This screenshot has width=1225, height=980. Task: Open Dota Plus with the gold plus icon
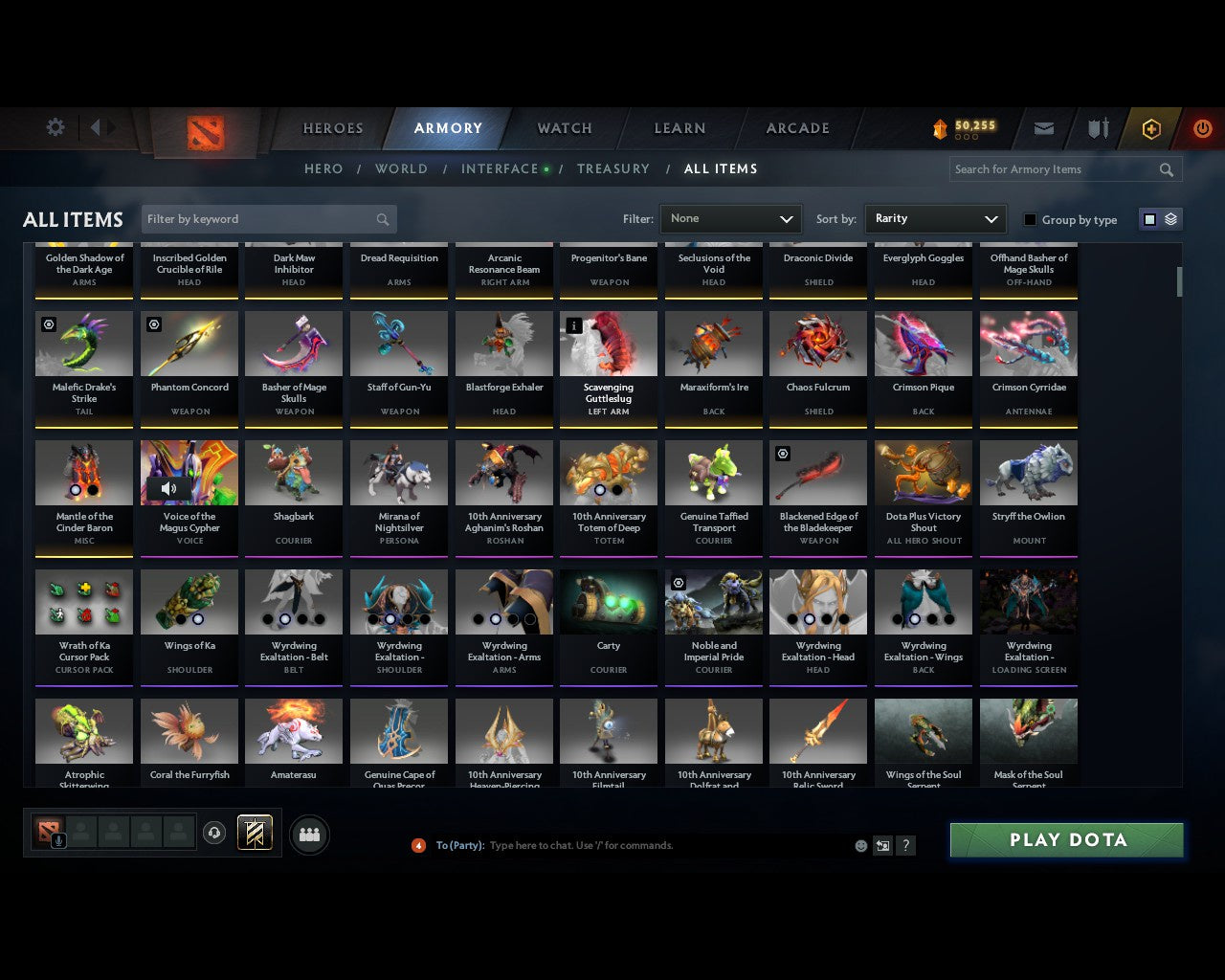click(1151, 128)
